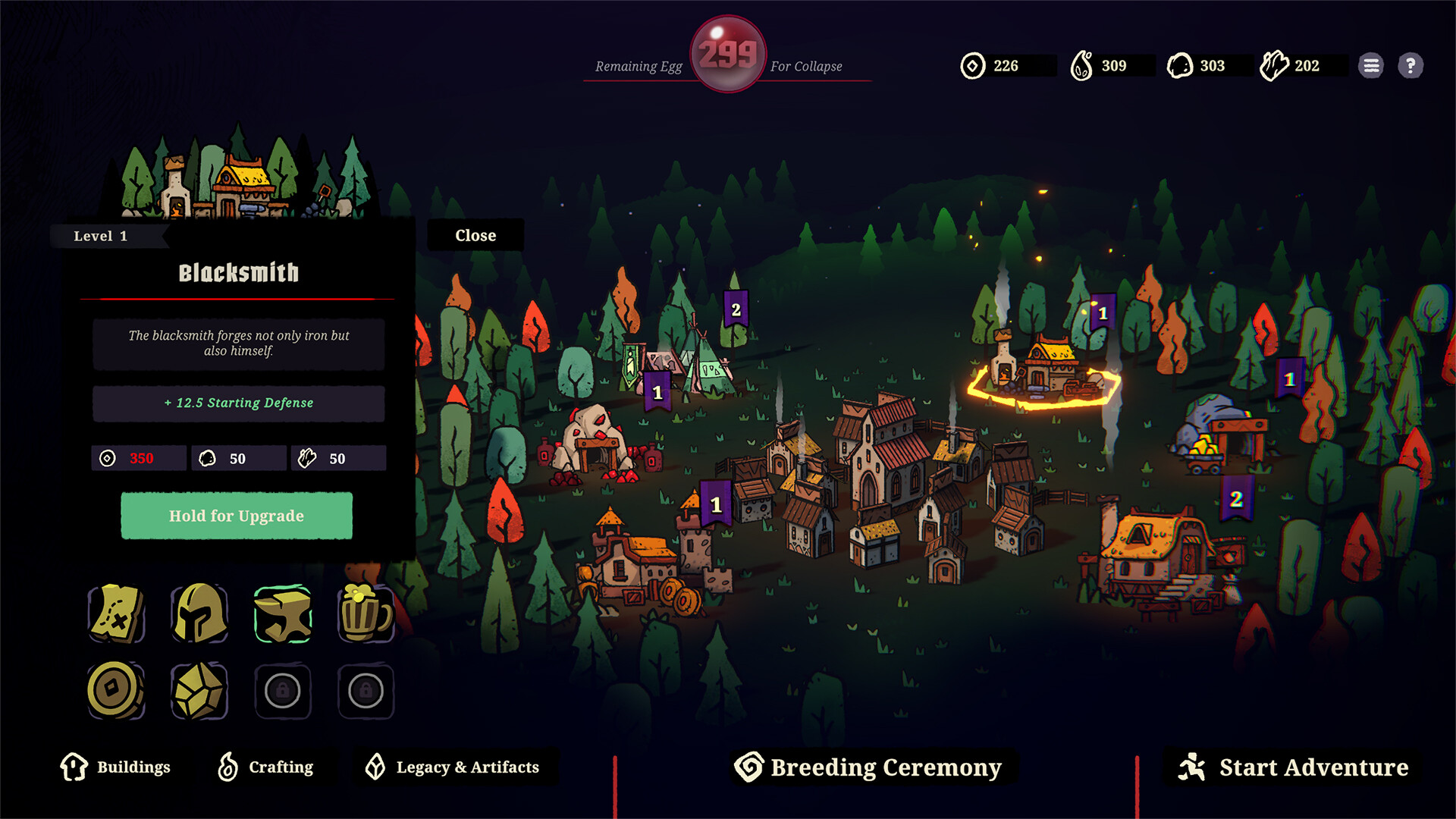Select the gold ore mine icon

[199, 691]
